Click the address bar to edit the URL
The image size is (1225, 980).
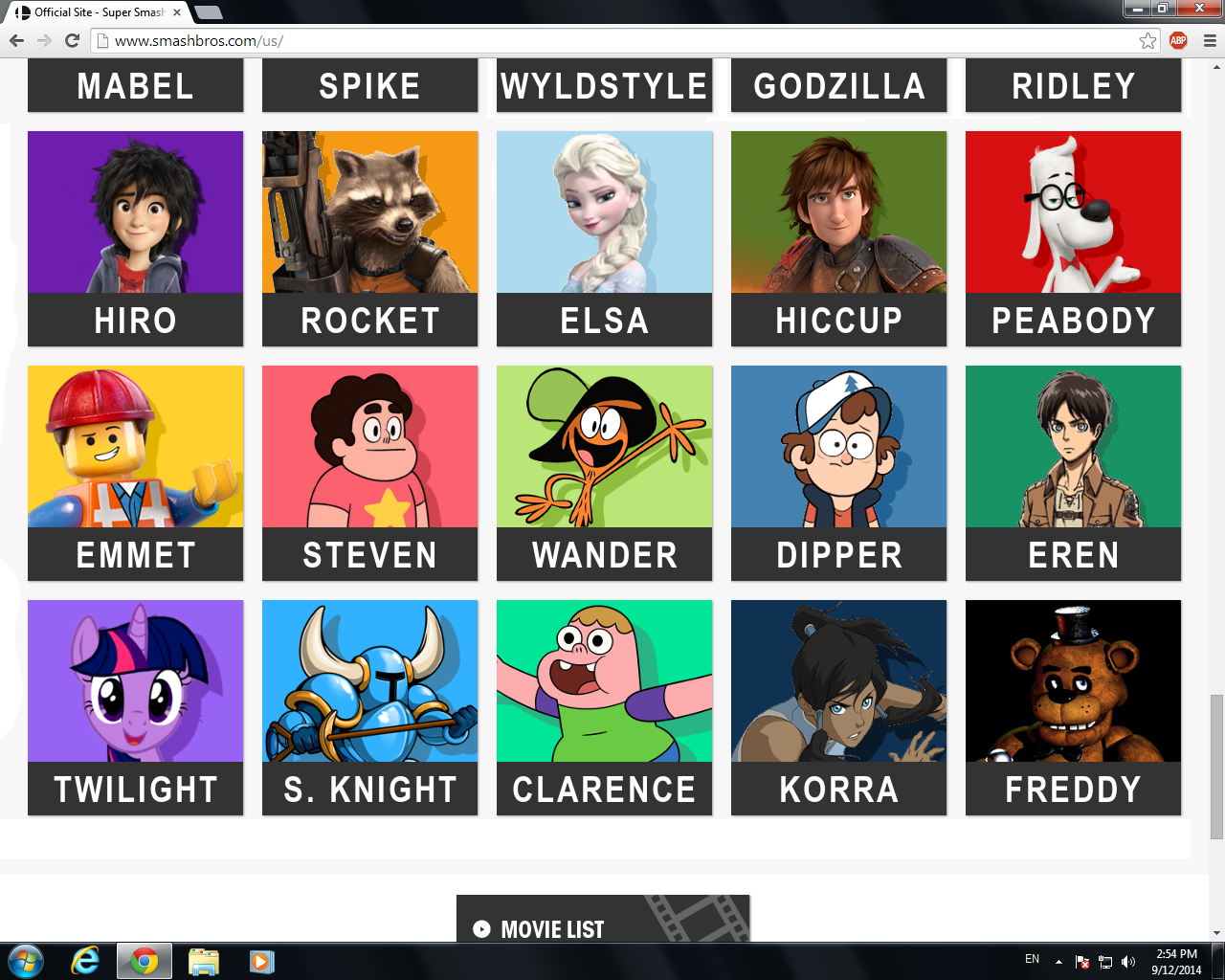coord(383,40)
